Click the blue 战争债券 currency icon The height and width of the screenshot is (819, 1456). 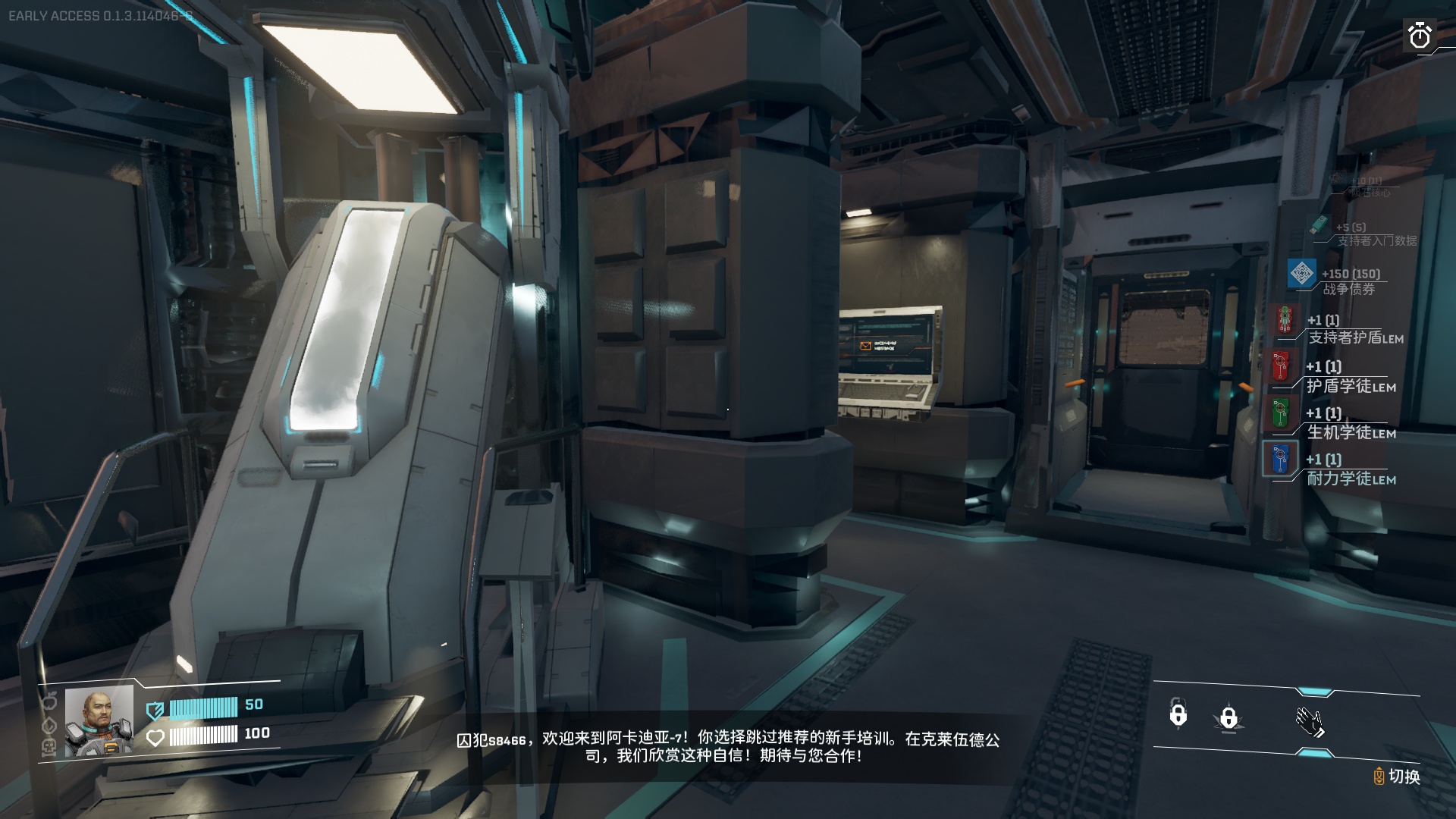1302,274
